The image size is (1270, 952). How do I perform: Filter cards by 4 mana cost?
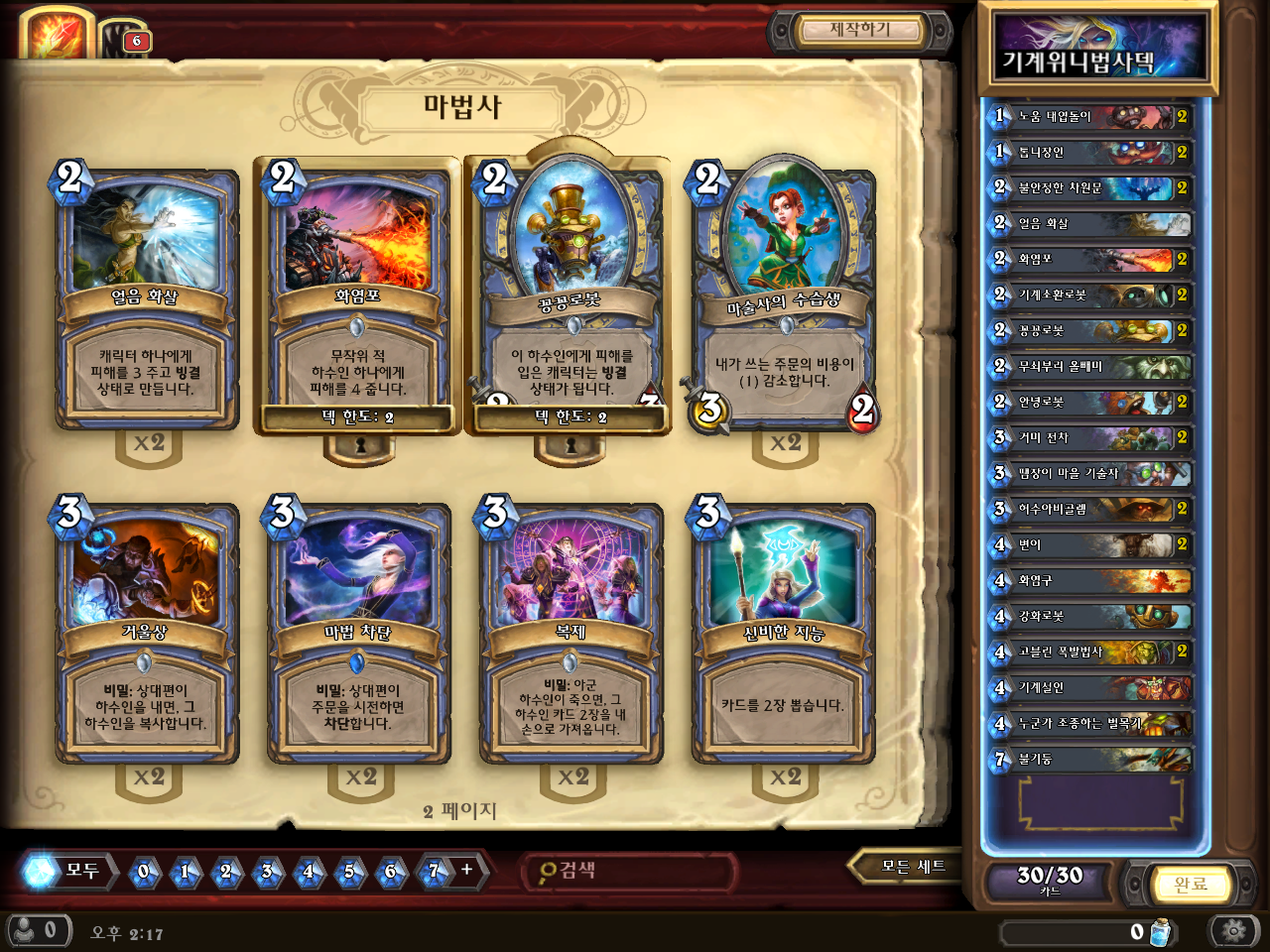[308, 872]
